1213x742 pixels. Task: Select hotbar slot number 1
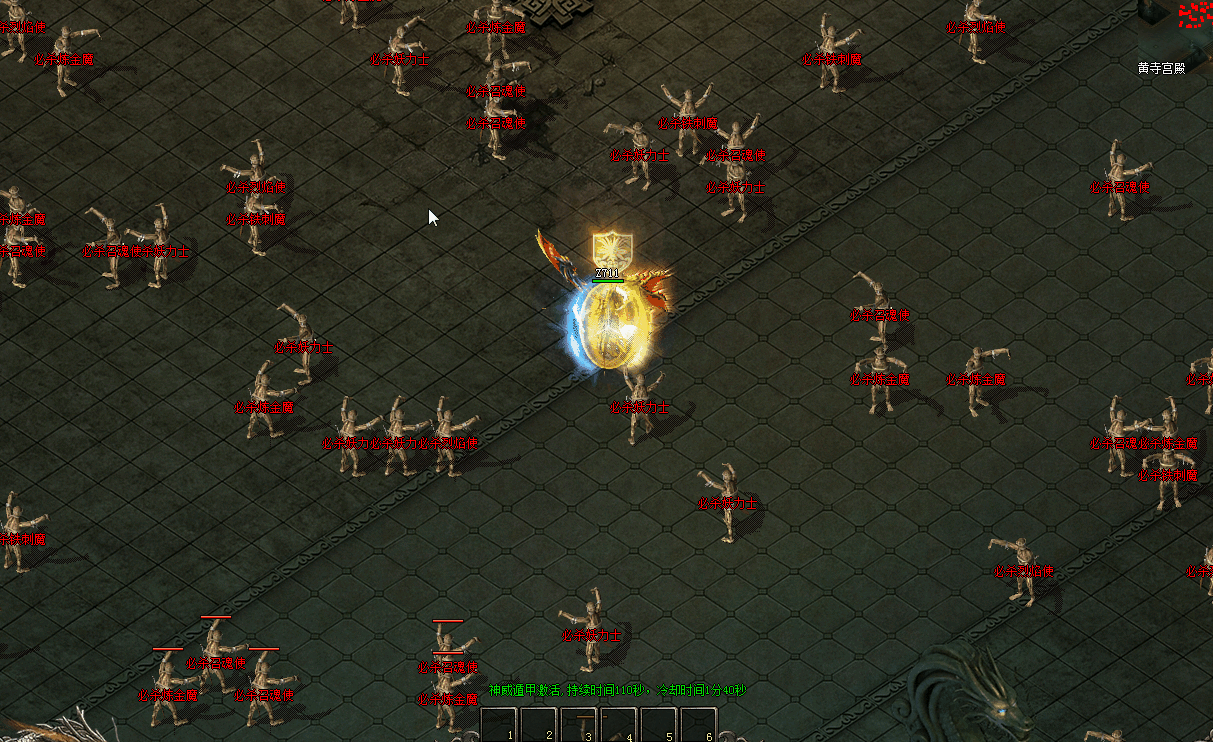(x=499, y=725)
